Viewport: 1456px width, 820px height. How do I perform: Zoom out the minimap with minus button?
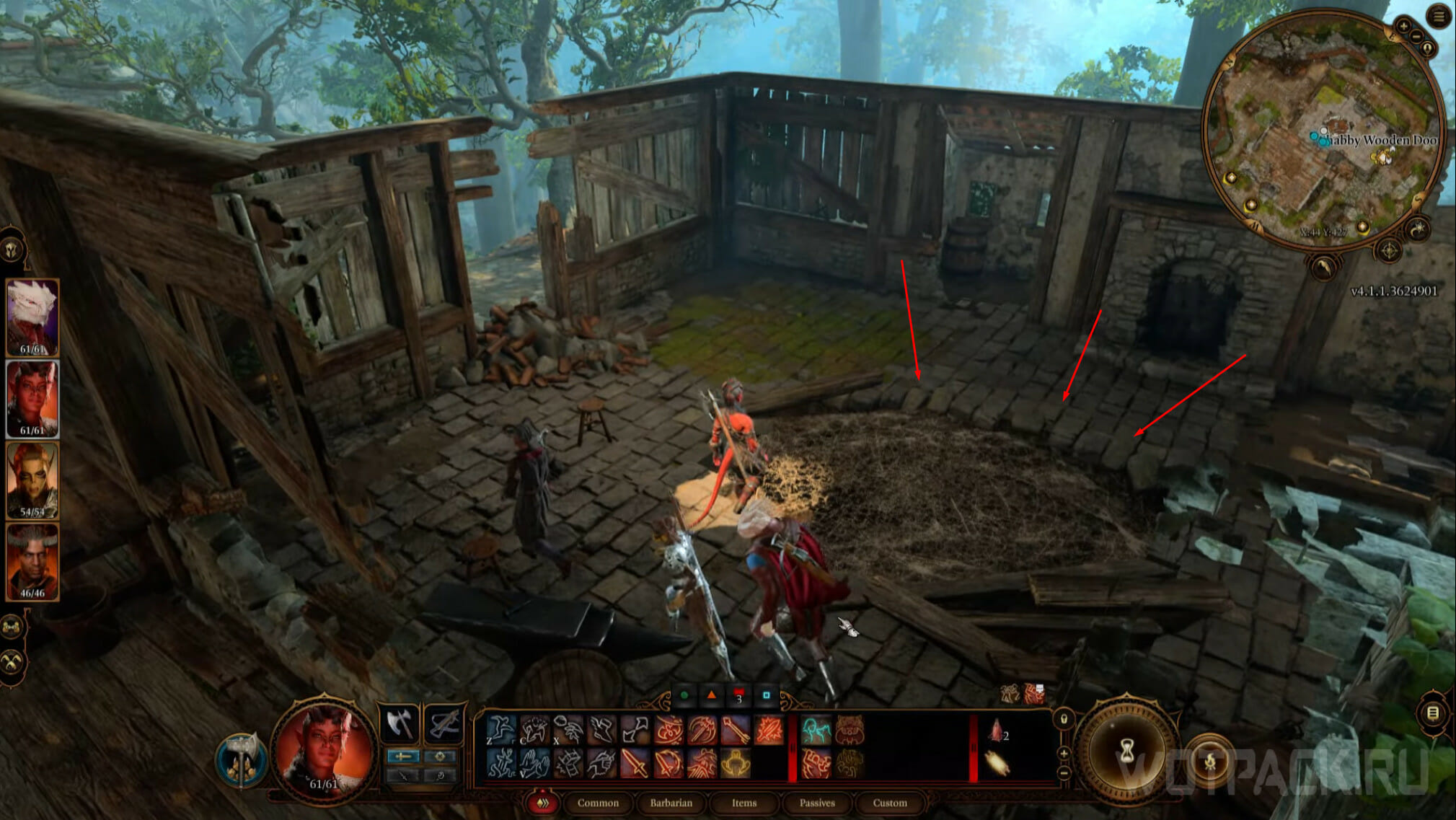pyautogui.click(x=1416, y=36)
